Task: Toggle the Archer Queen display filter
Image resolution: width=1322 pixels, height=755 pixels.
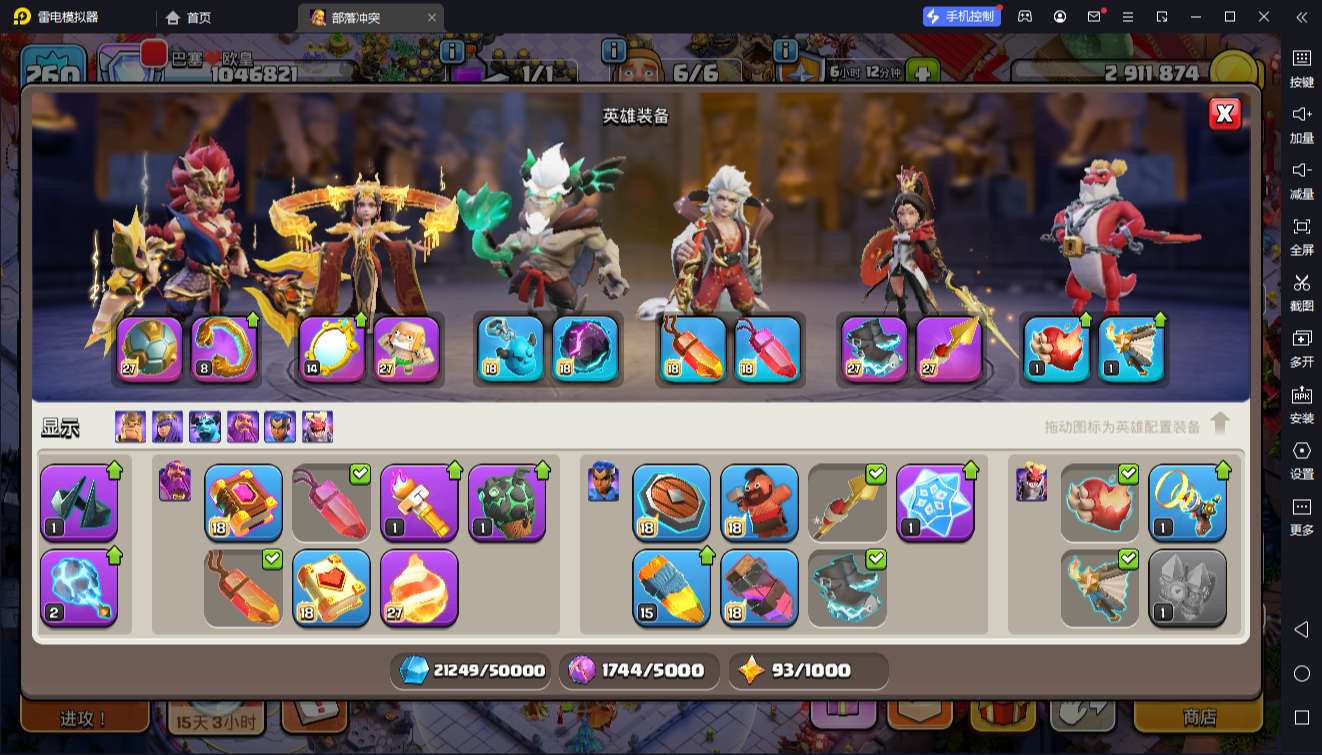Action: (x=167, y=427)
